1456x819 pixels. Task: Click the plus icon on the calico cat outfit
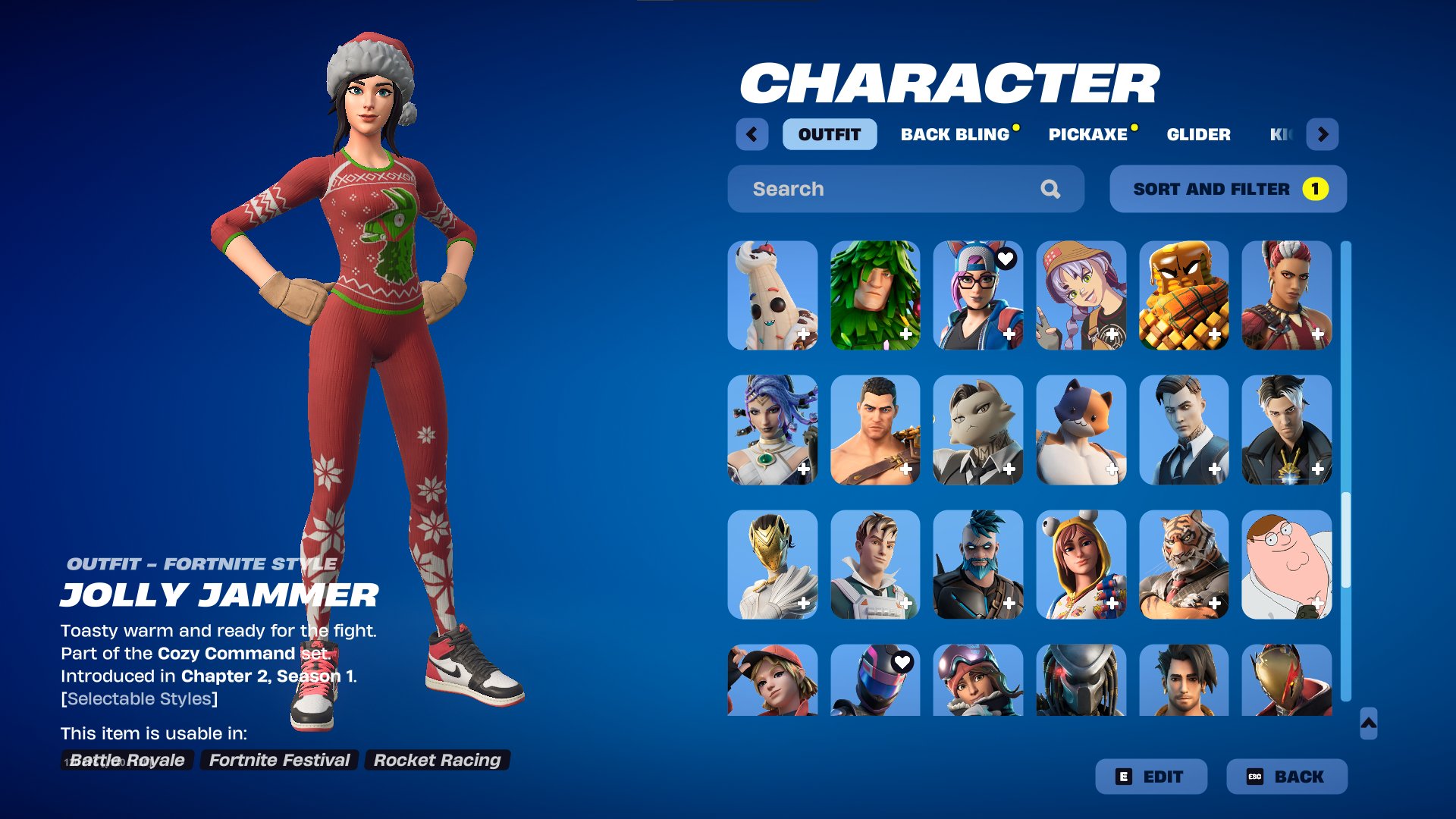pos(1112,469)
